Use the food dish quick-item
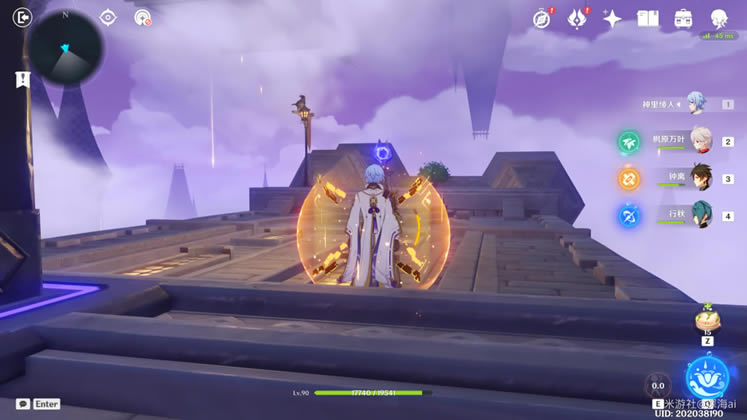 point(707,322)
